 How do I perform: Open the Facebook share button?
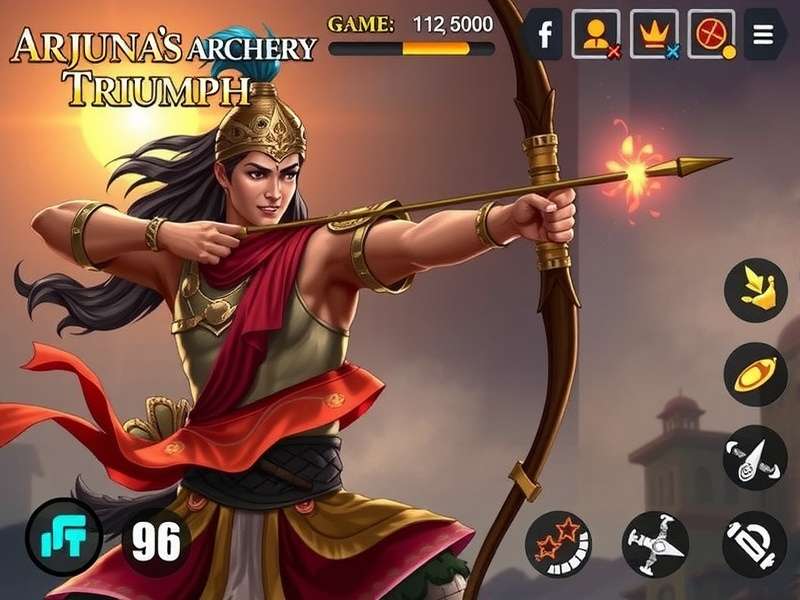coord(545,35)
